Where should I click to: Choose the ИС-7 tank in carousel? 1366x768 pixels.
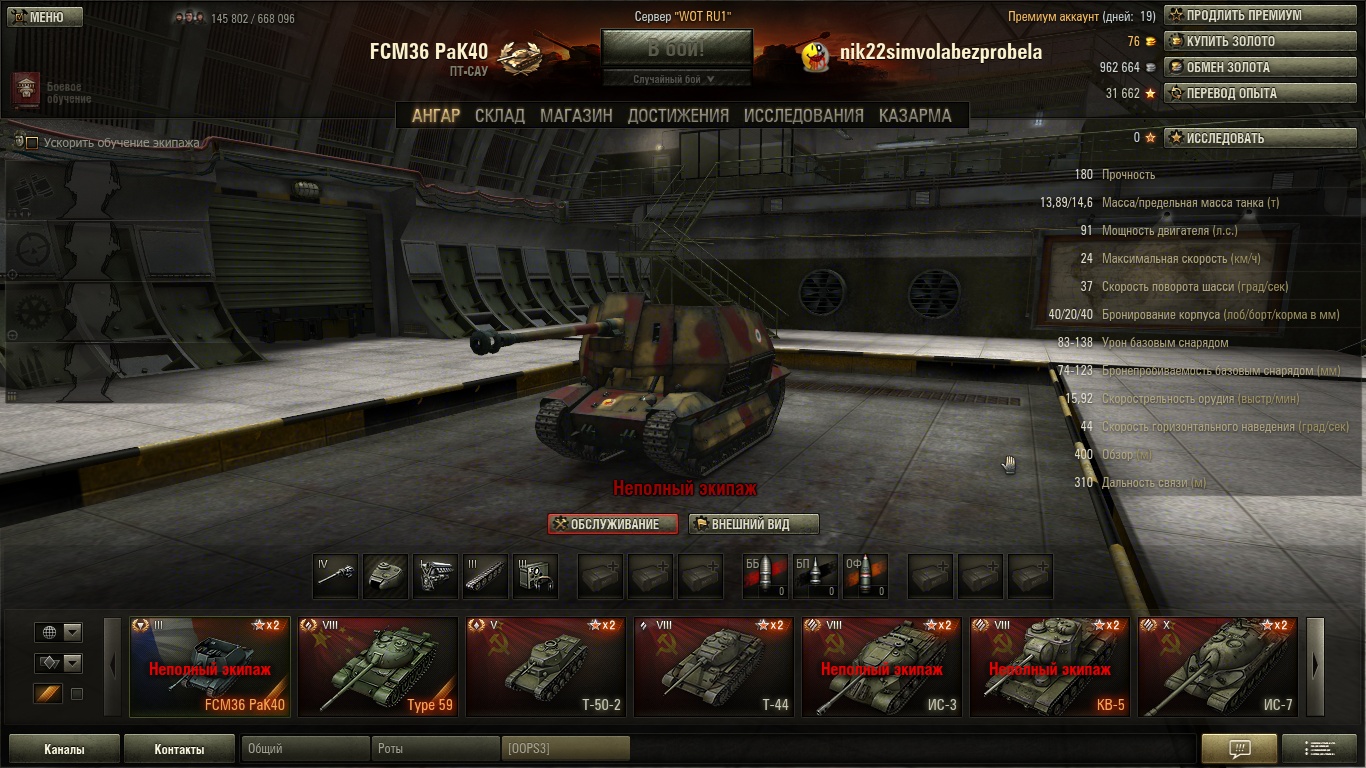tap(1217, 667)
